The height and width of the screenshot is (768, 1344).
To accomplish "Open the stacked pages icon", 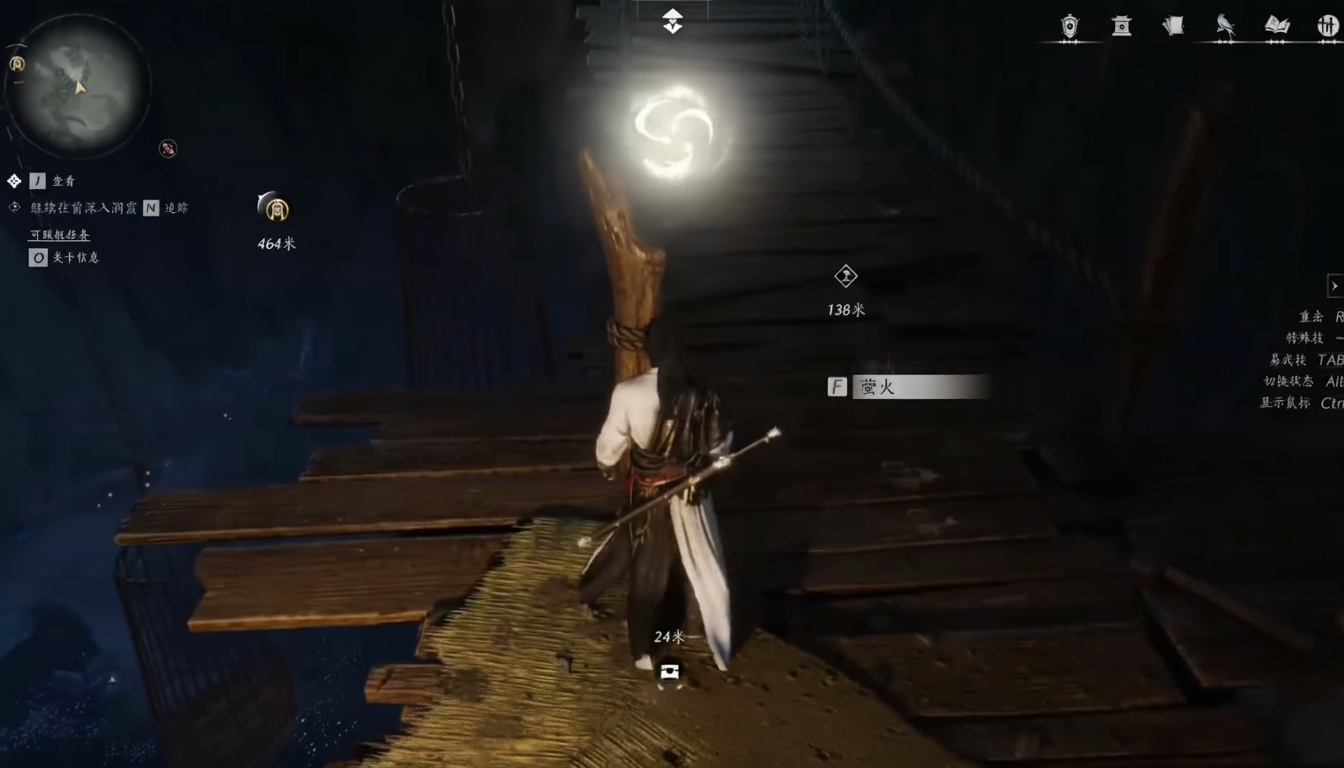I will coord(1174,26).
